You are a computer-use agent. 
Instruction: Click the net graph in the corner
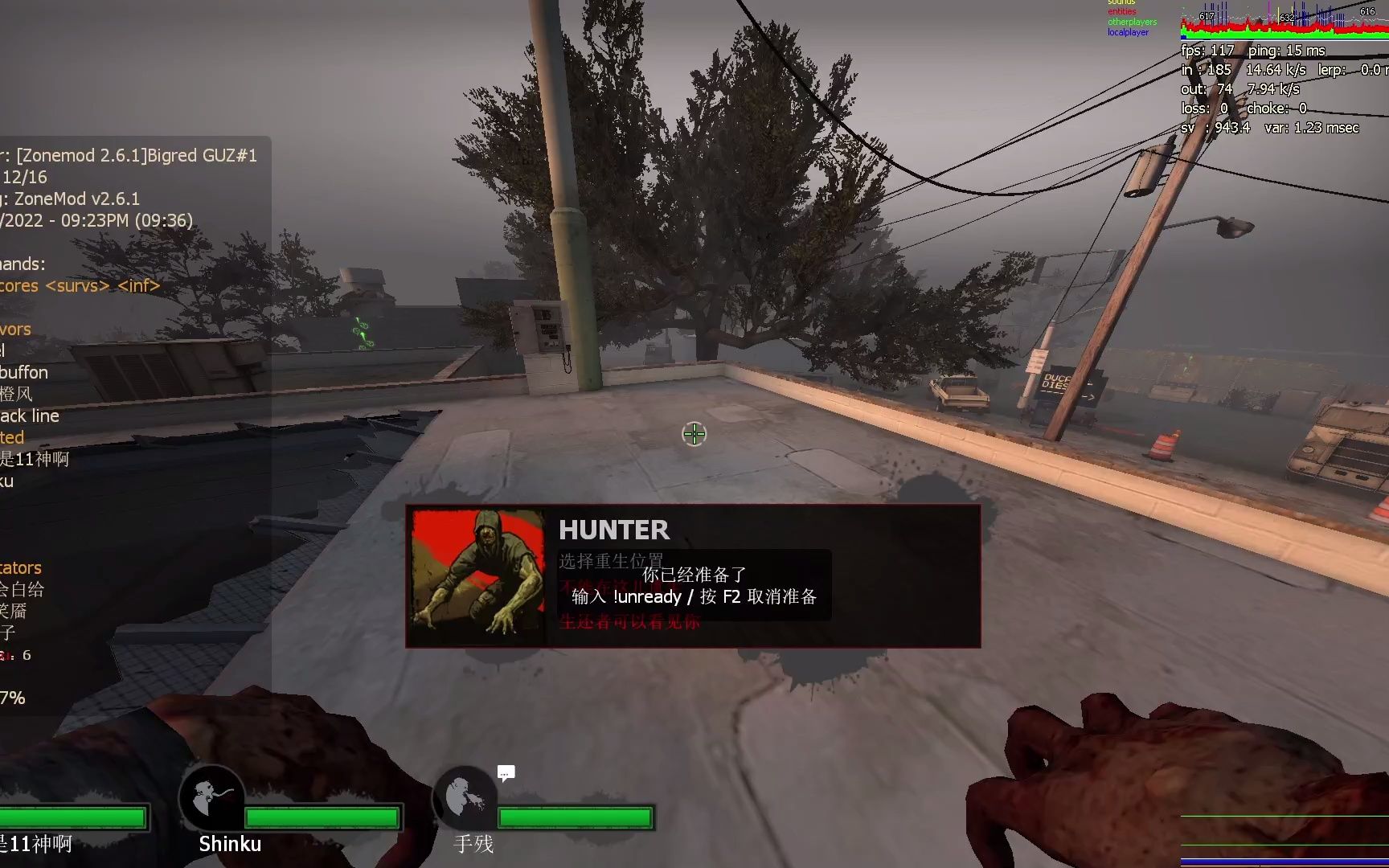(x=1284, y=22)
